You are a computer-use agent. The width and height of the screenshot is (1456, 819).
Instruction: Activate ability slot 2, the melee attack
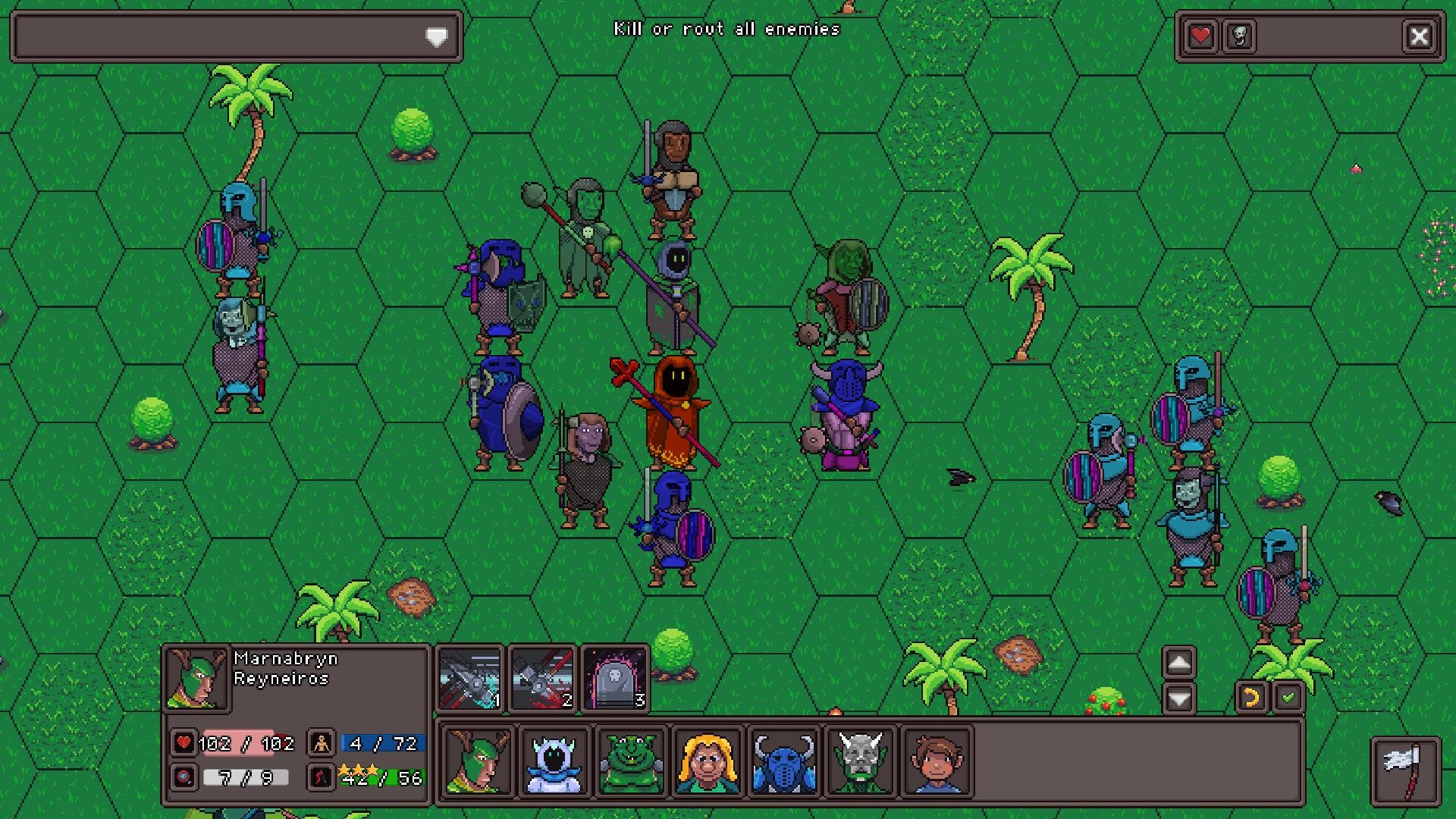click(x=541, y=679)
